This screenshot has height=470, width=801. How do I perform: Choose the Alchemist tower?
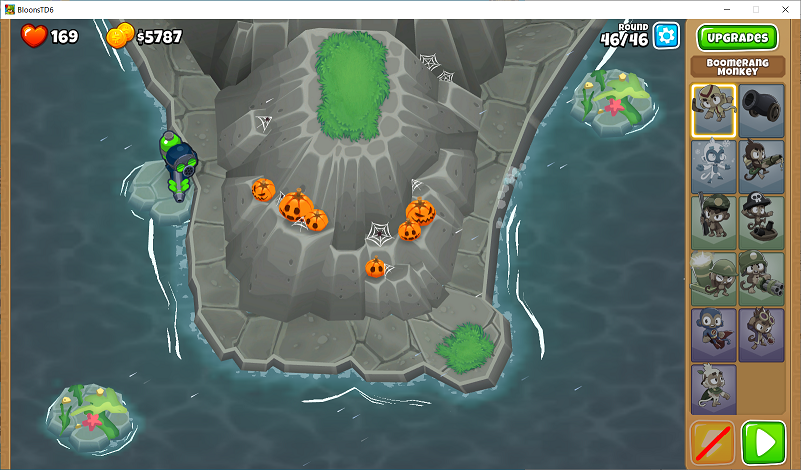tap(762, 334)
